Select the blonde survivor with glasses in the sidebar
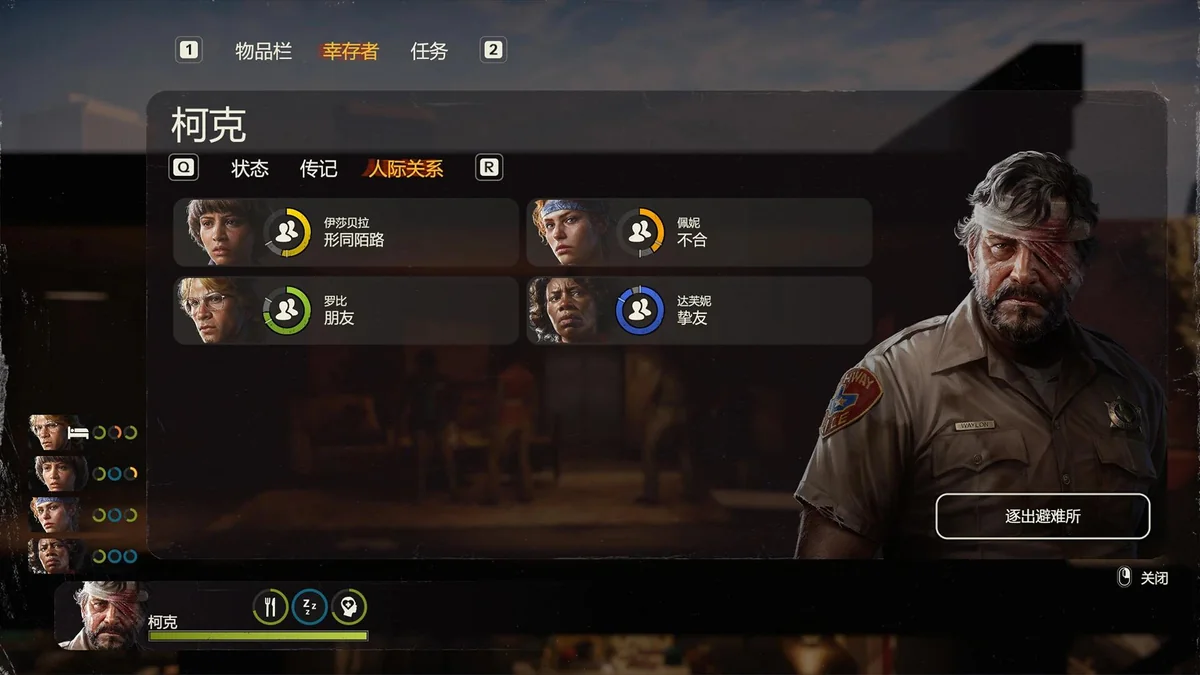Viewport: 1200px width, 675px height. (56, 433)
